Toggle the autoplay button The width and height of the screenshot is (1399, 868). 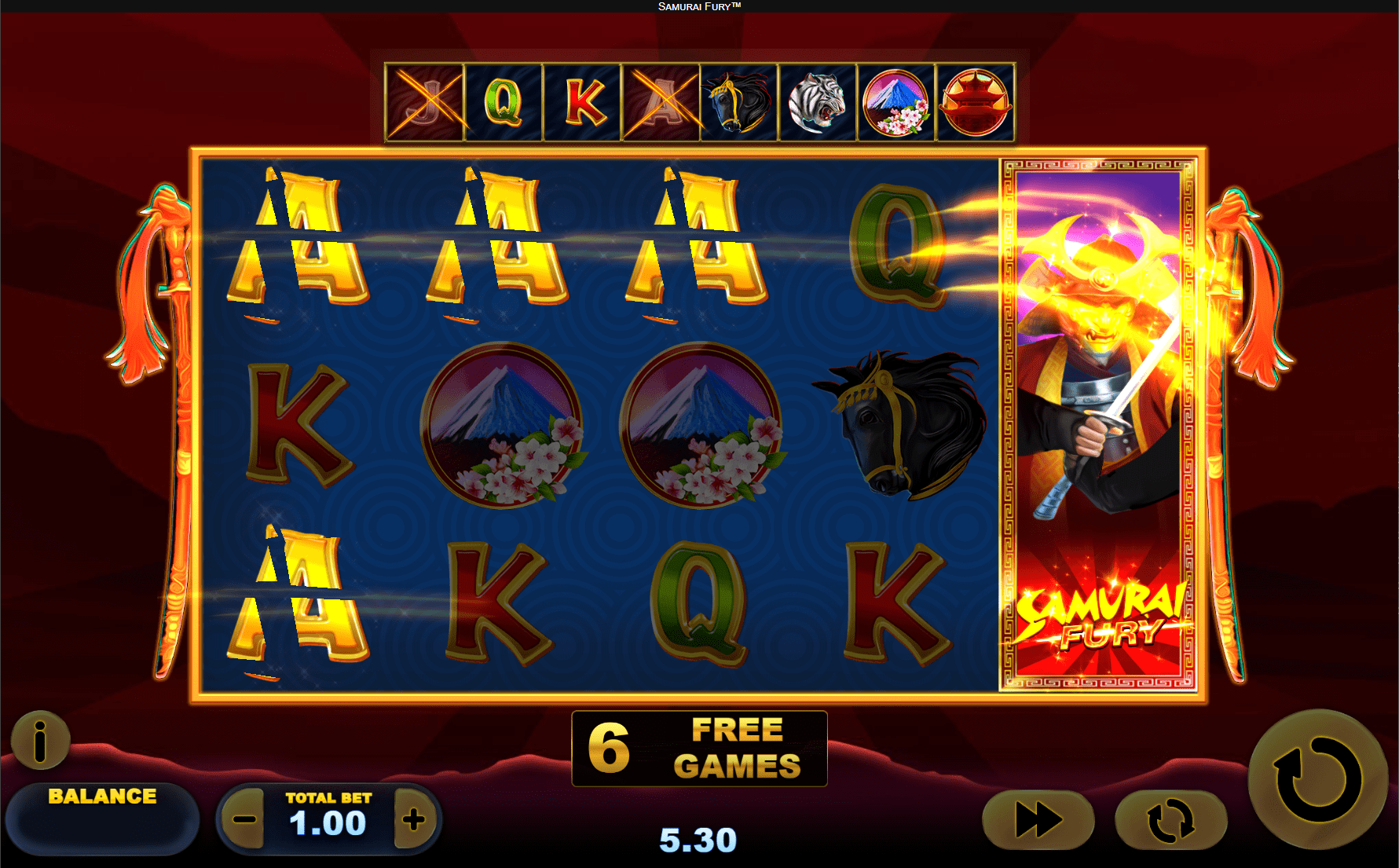click(x=1170, y=821)
